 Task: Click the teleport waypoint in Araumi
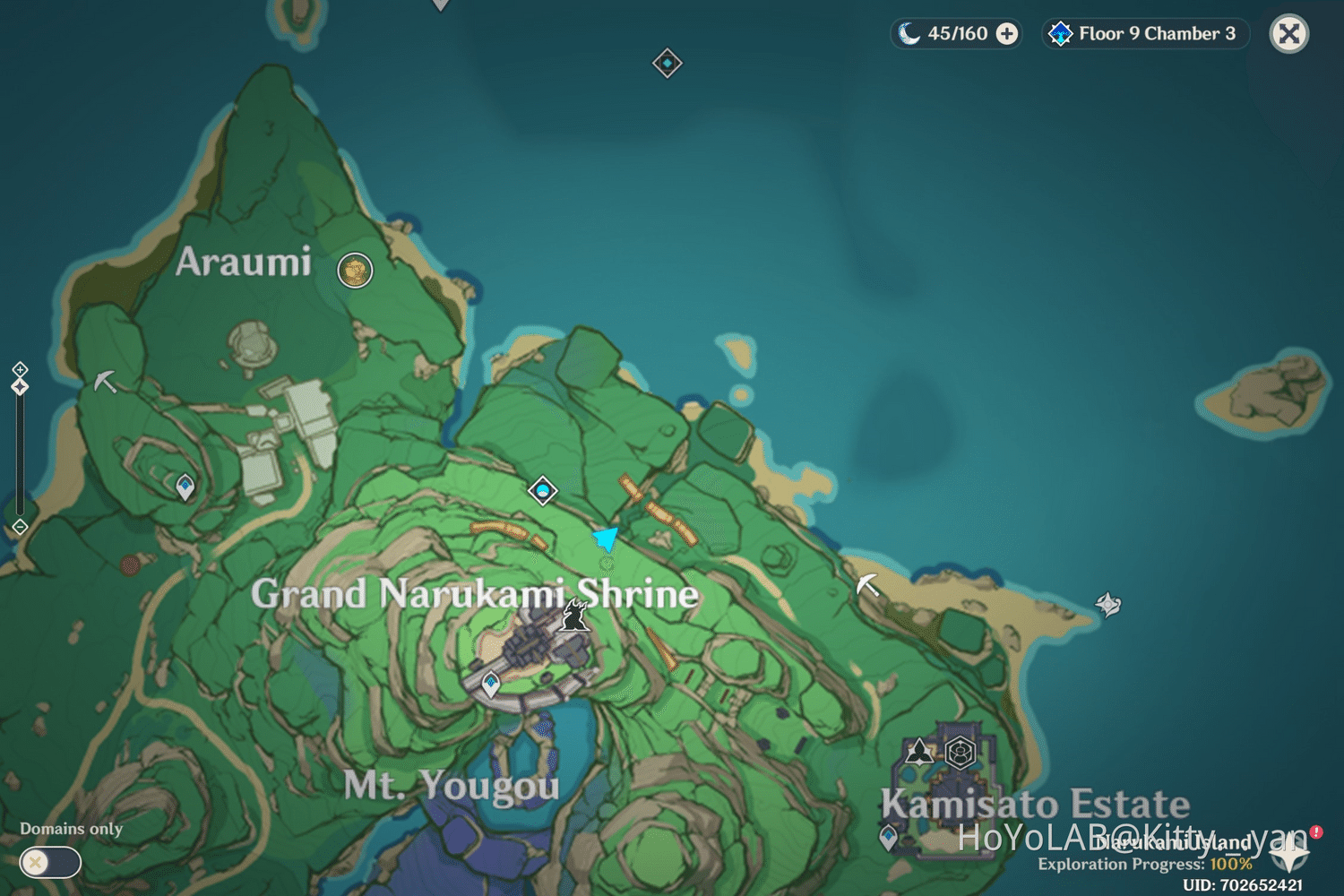(184, 485)
